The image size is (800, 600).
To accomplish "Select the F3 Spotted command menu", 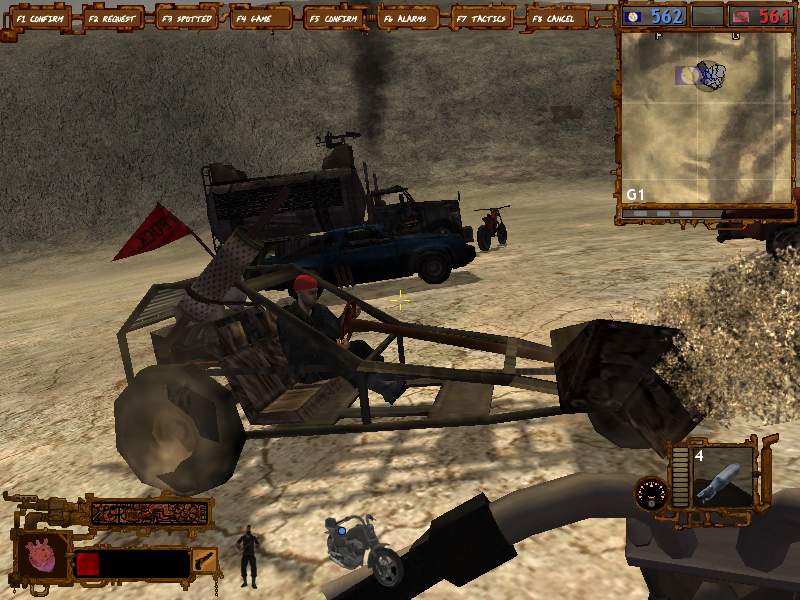I will (187, 18).
